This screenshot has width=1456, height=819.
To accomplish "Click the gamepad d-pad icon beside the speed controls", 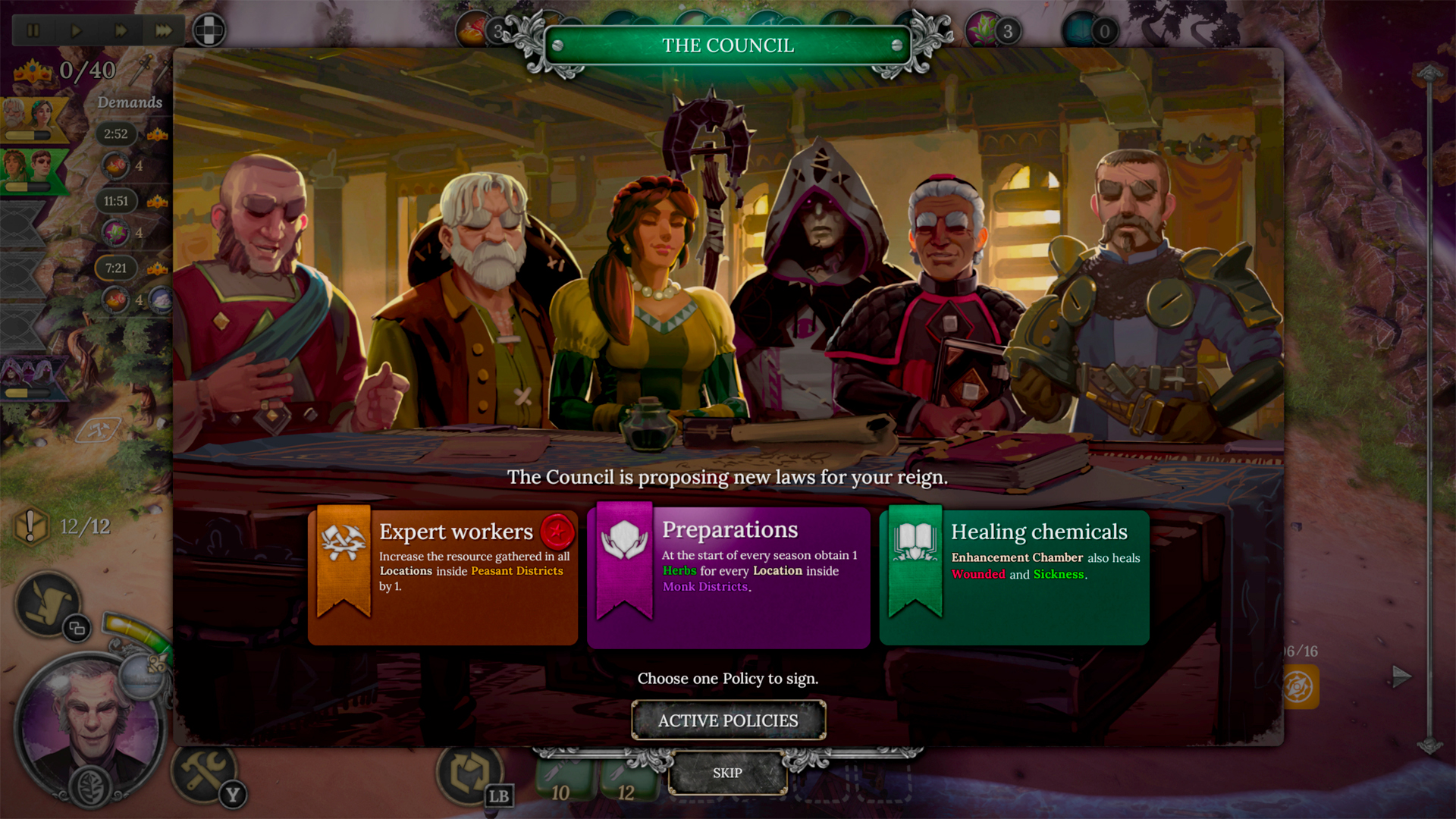I will 209,30.
